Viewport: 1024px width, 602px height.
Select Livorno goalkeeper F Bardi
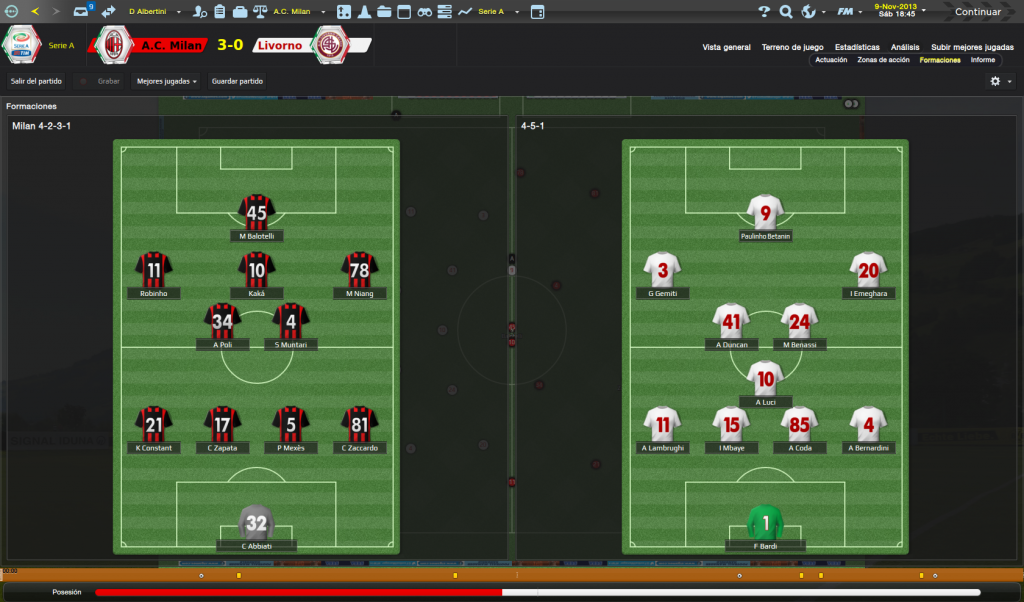[x=765, y=522]
